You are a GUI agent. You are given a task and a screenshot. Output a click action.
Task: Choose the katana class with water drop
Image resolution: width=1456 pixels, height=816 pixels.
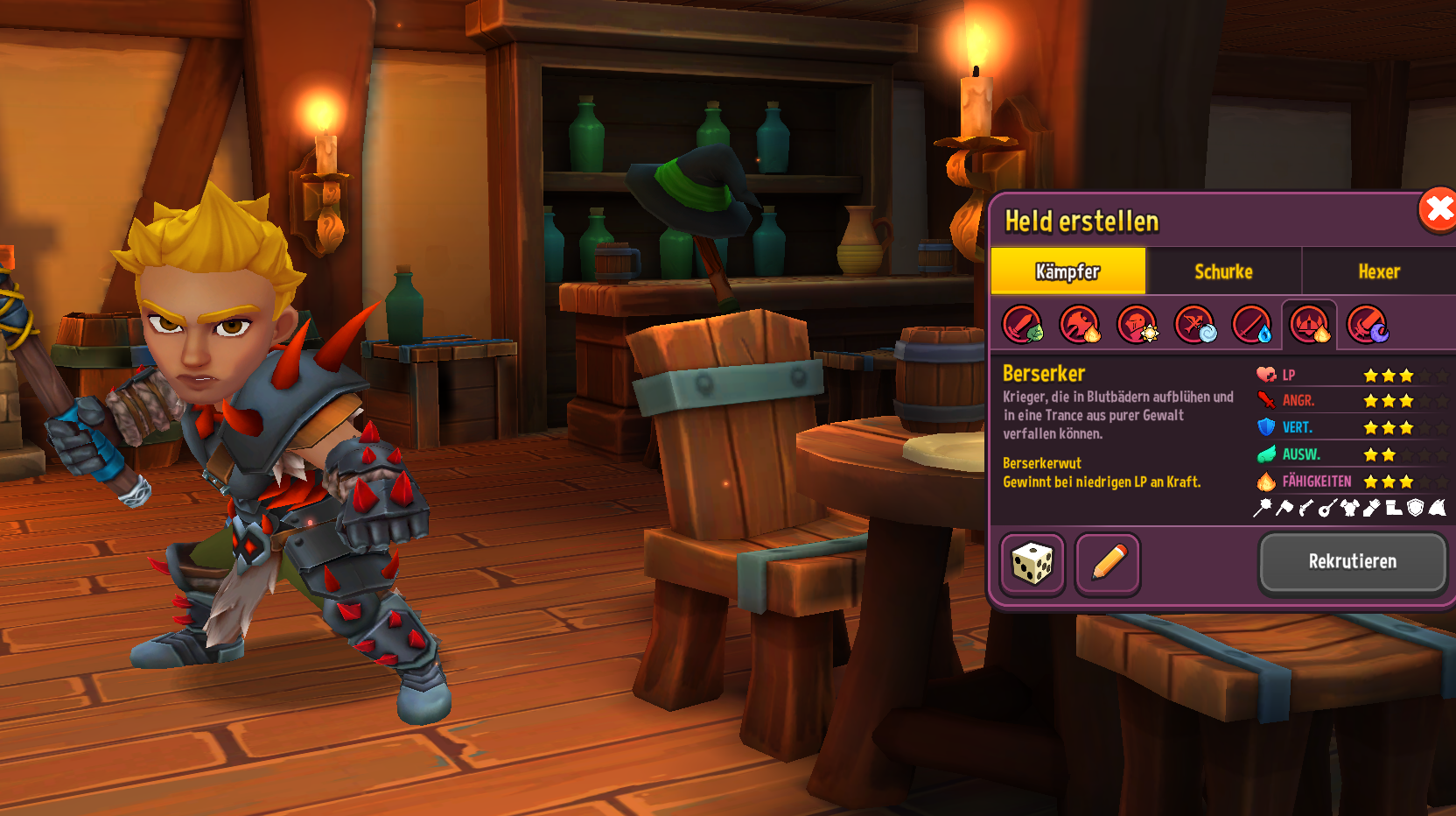click(1252, 325)
